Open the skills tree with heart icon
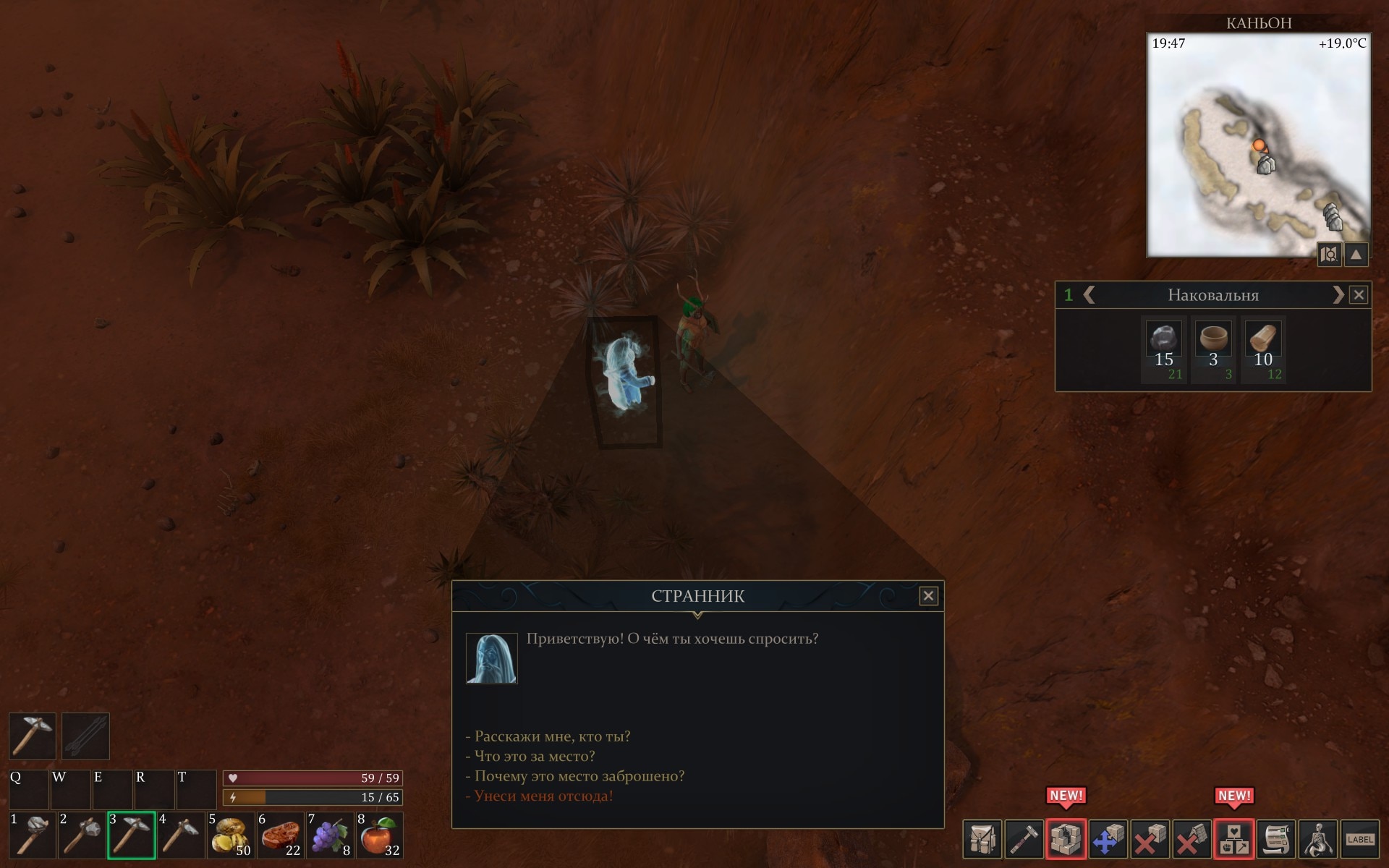 pyautogui.click(x=1233, y=839)
